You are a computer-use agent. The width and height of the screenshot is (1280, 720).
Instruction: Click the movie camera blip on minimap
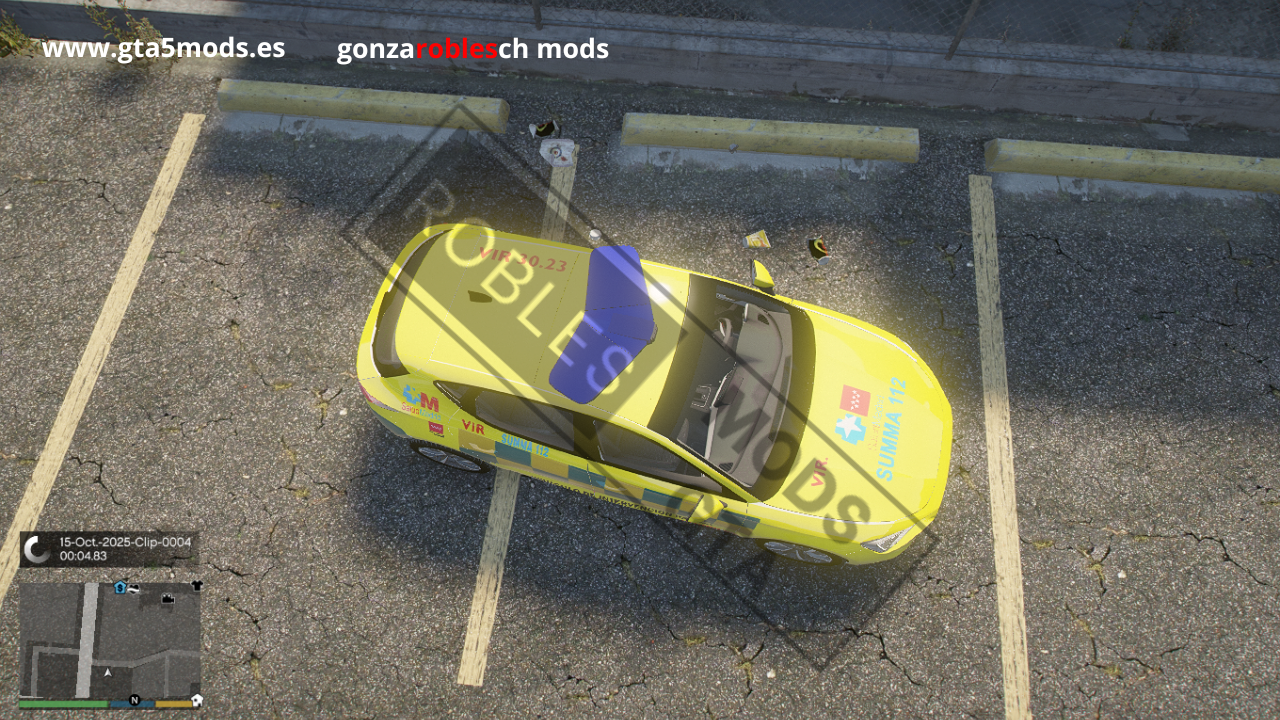pos(168,599)
